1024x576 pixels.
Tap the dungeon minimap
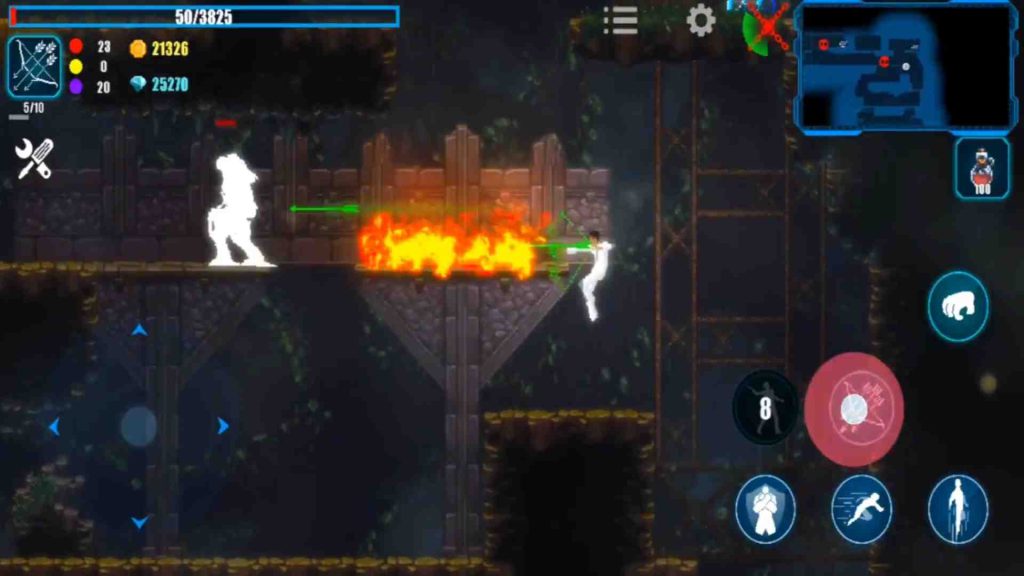[905, 67]
